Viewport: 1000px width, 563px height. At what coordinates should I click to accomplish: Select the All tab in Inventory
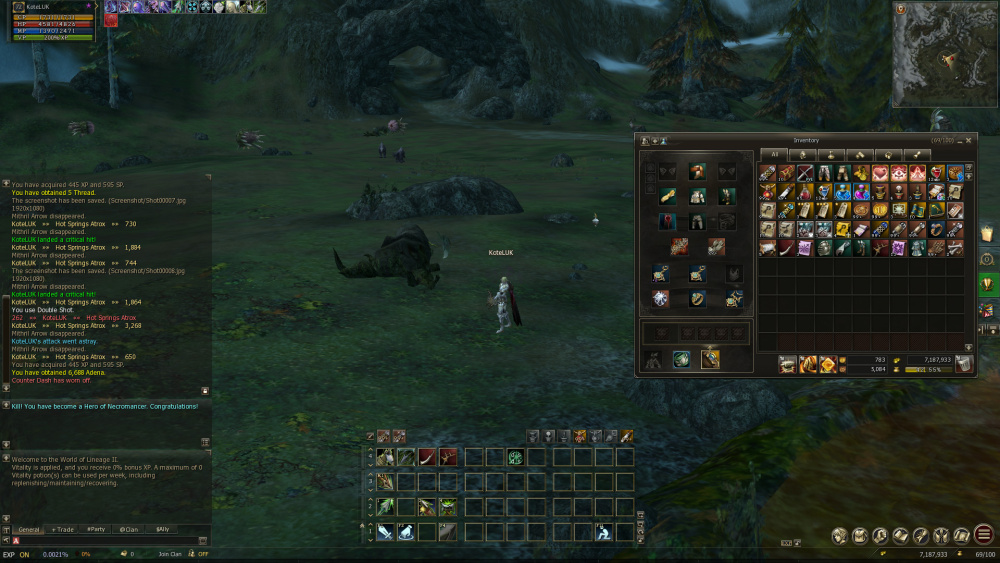click(773, 155)
